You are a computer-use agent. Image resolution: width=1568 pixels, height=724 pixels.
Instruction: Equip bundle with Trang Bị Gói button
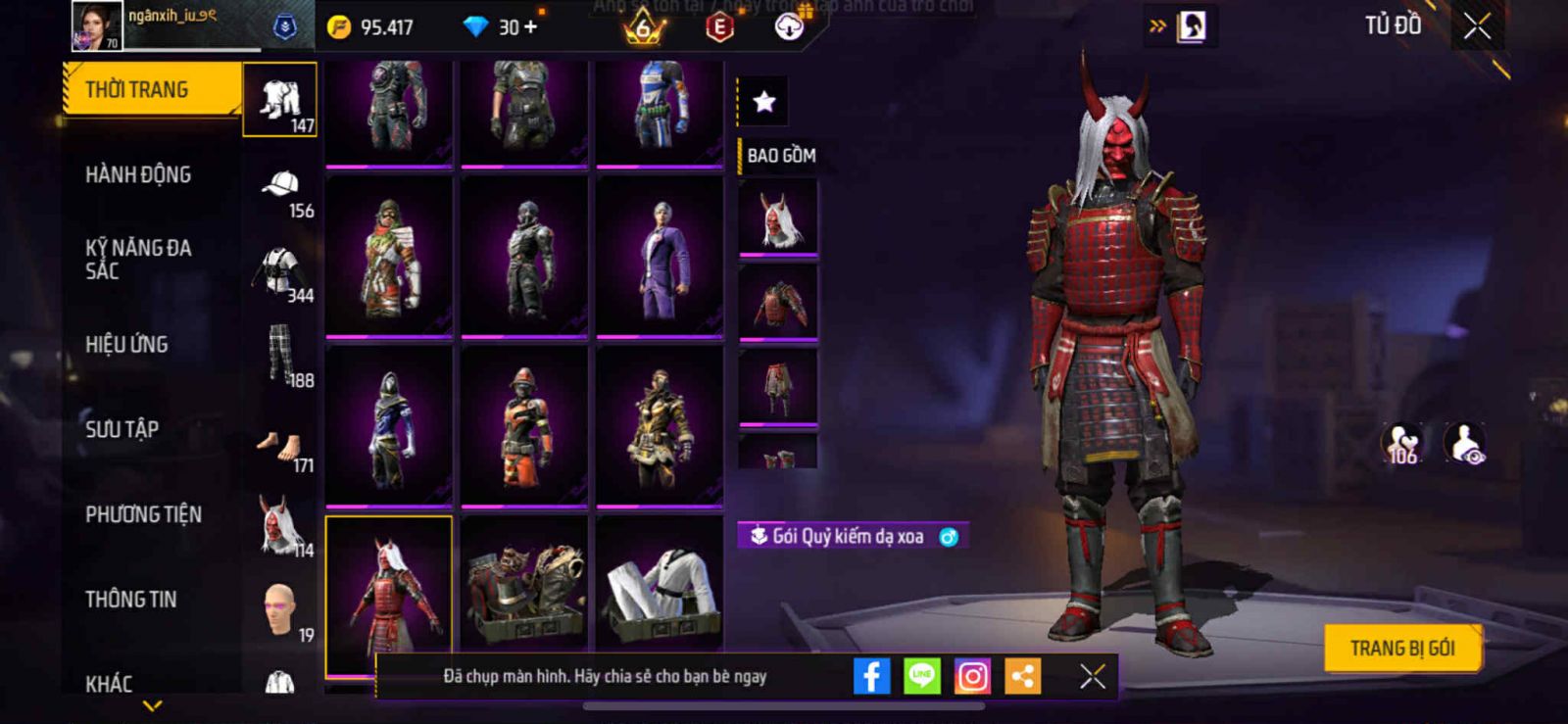click(1401, 648)
